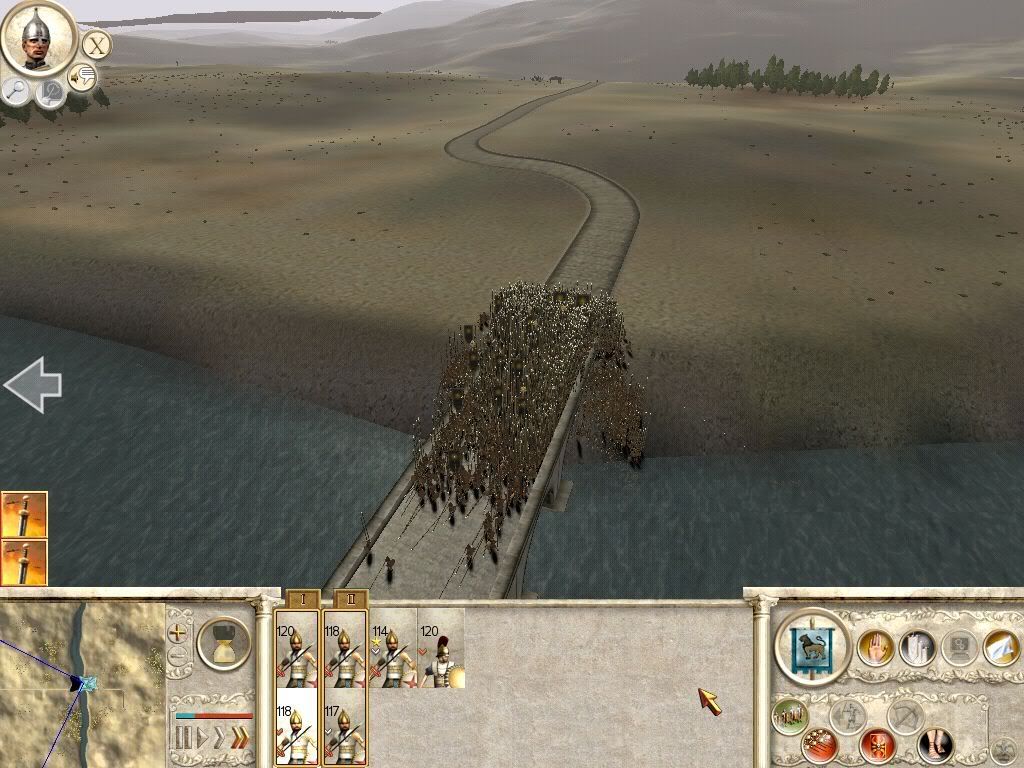The image size is (1024, 768).
Task: Click the advisor's magnifying glass button
Action: pyautogui.click(x=16, y=89)
